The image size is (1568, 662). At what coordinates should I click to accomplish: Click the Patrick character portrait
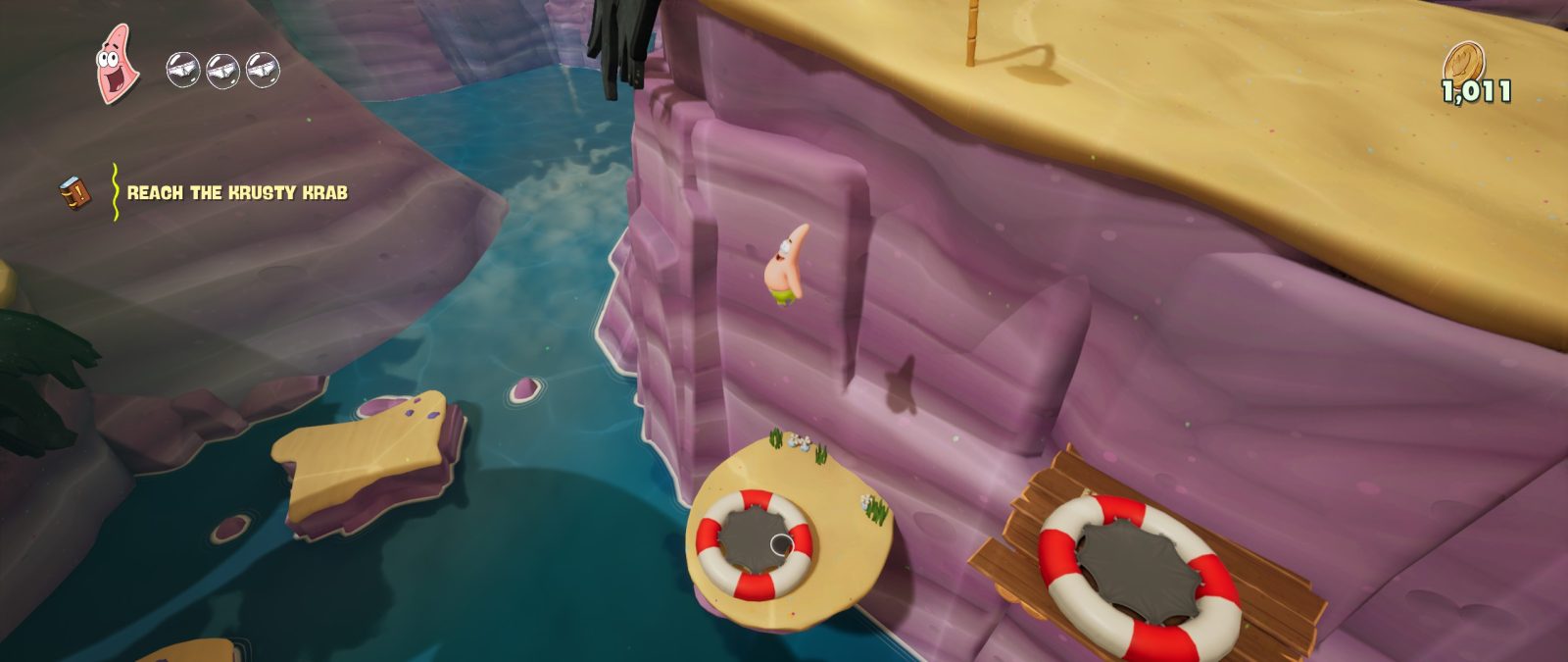(x=117, y=65)
